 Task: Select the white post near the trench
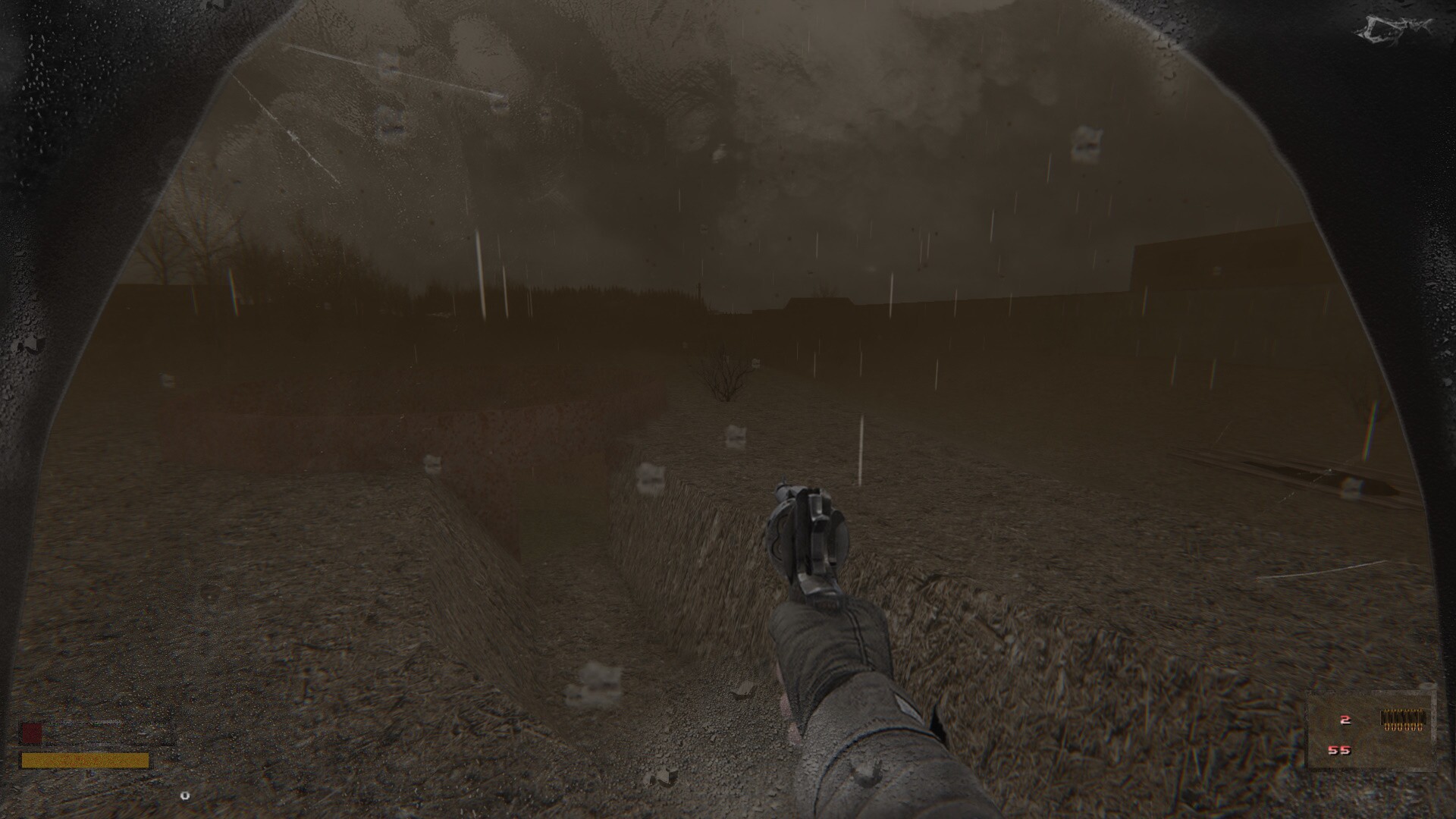861,447
